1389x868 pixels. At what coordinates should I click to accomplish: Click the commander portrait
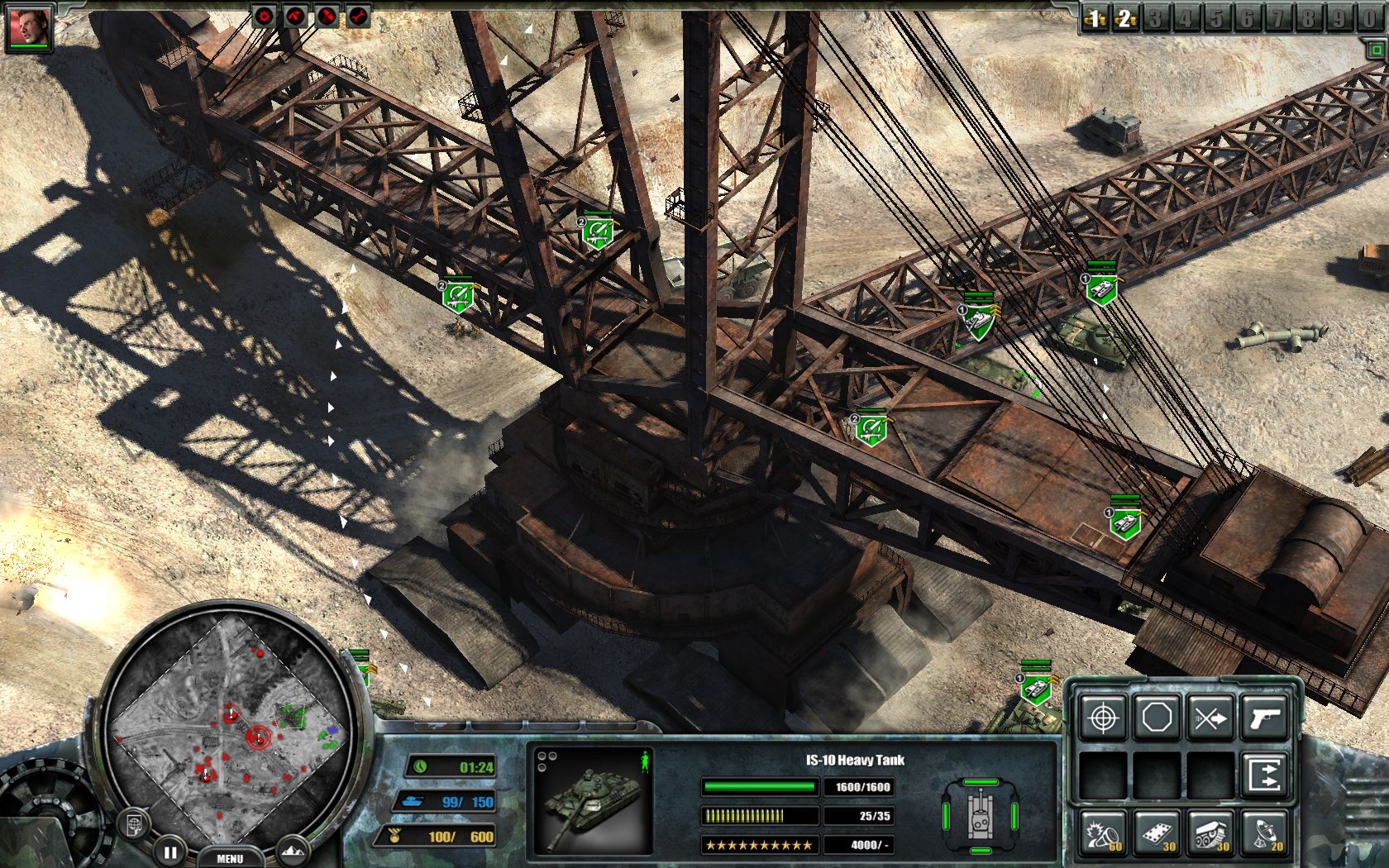(x=29, y=27)
